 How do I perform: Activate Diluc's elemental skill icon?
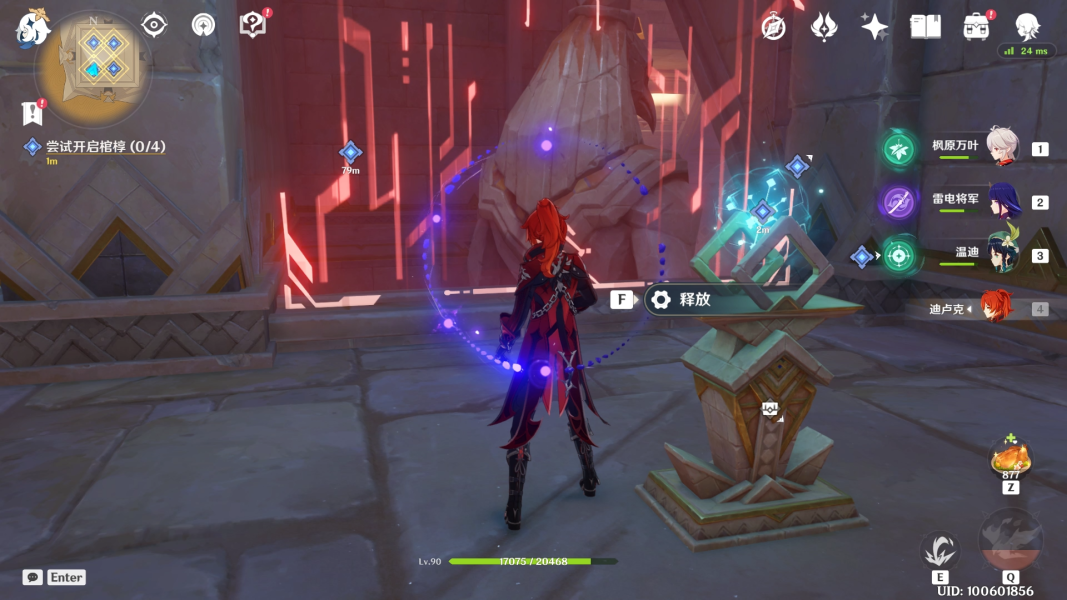point(940,551)
